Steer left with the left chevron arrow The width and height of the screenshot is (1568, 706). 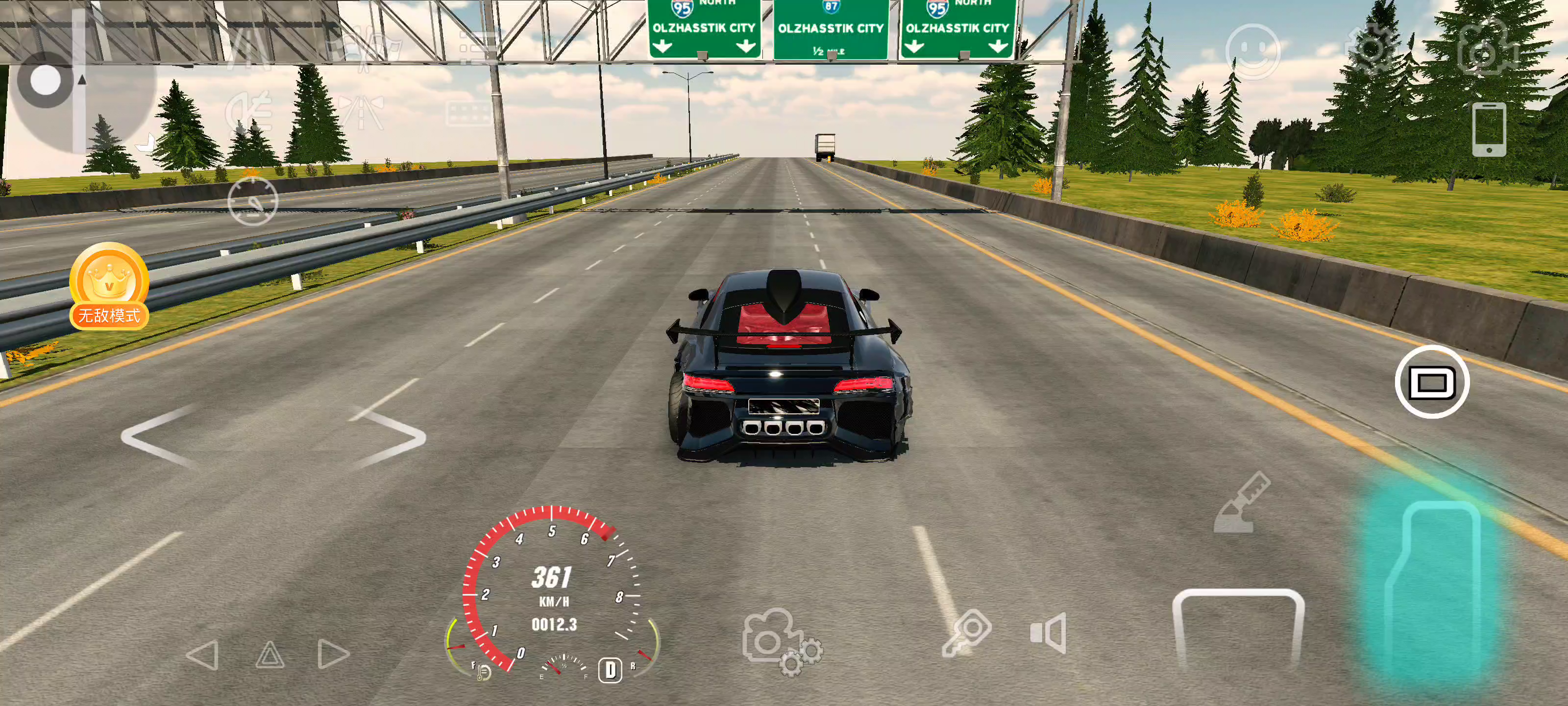[159, 437]
